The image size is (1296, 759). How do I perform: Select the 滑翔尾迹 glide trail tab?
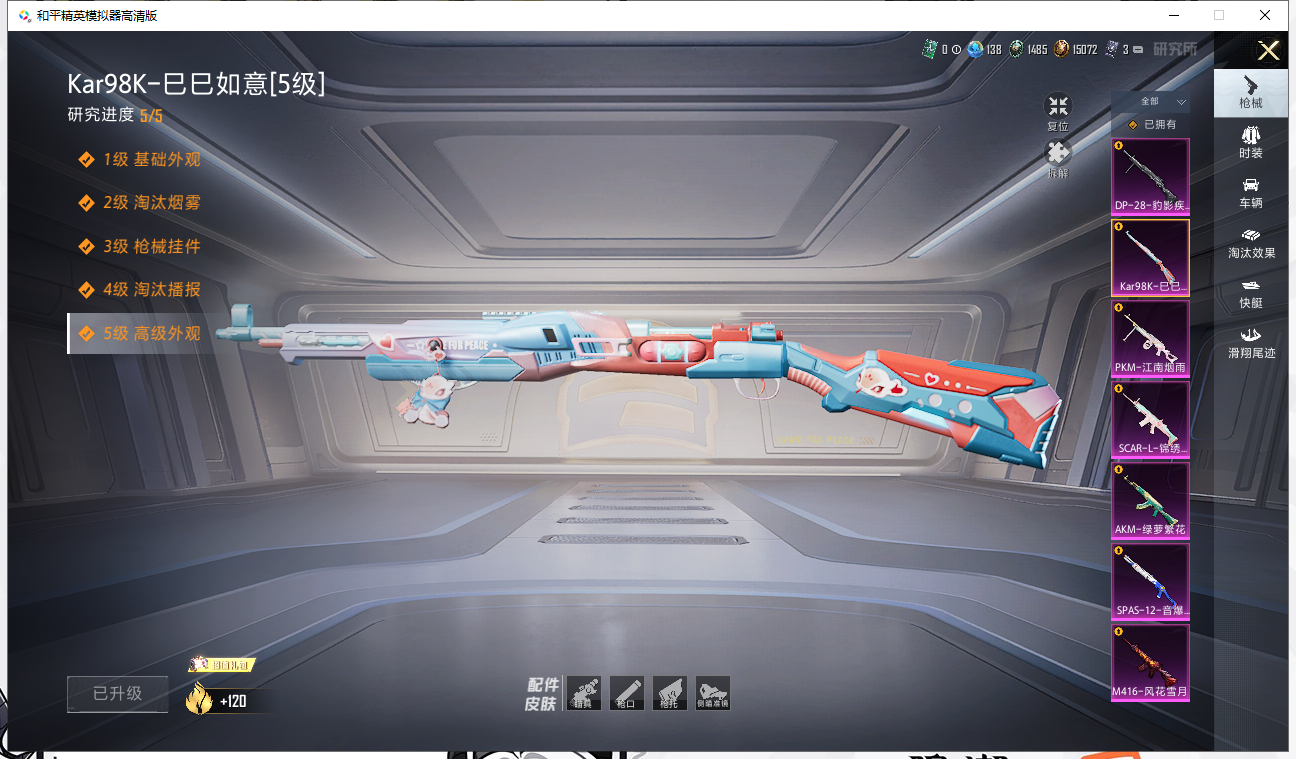click(1250, 343)
